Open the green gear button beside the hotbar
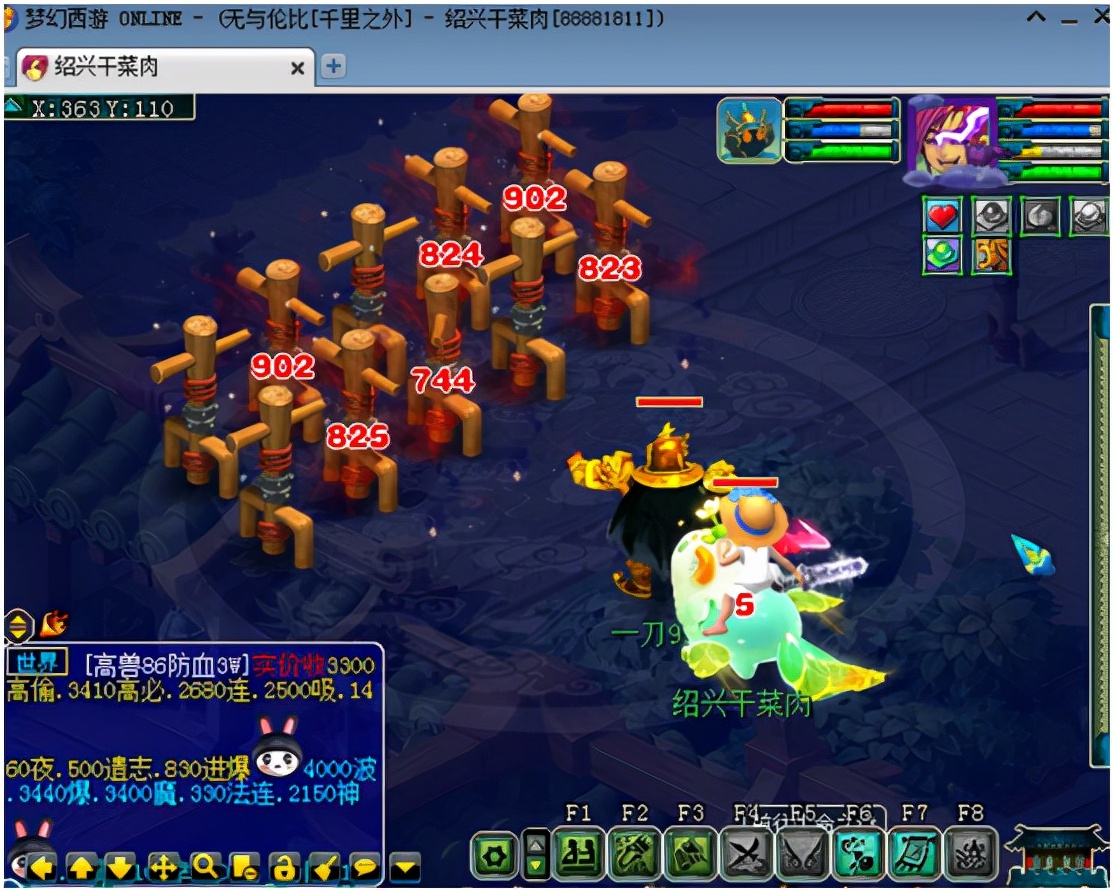 [x=494, y=857]
